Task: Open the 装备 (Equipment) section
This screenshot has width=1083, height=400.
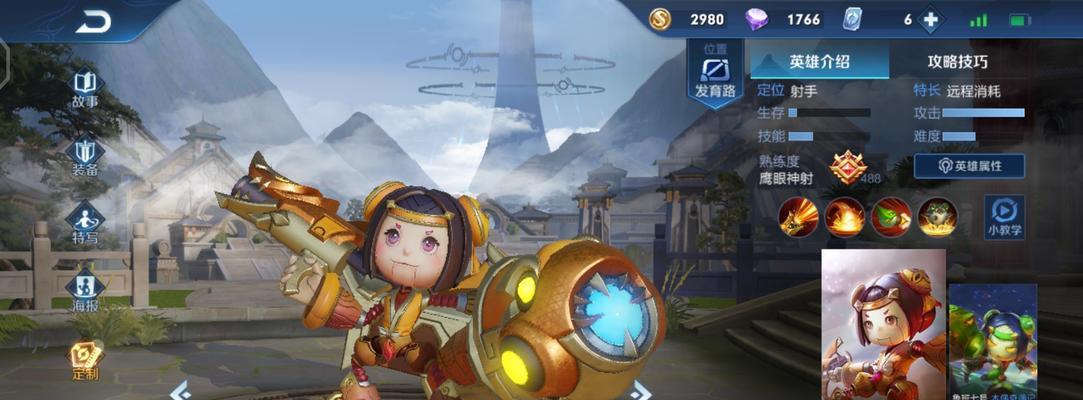Action: 85,156
